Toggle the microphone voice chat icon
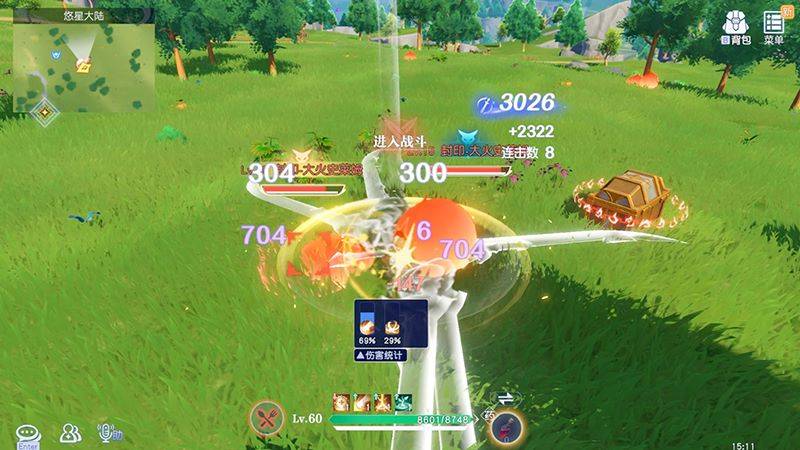The height and width of the screenshot is (450, 800). (108, 433)
